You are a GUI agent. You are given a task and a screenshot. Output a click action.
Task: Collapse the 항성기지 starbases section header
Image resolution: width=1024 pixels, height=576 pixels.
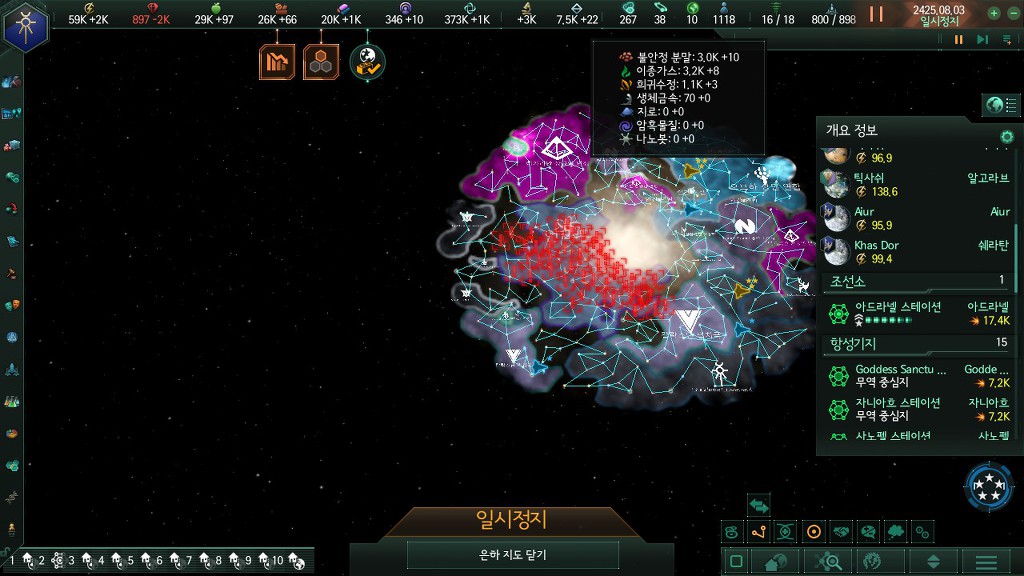(x=917, y=343)
